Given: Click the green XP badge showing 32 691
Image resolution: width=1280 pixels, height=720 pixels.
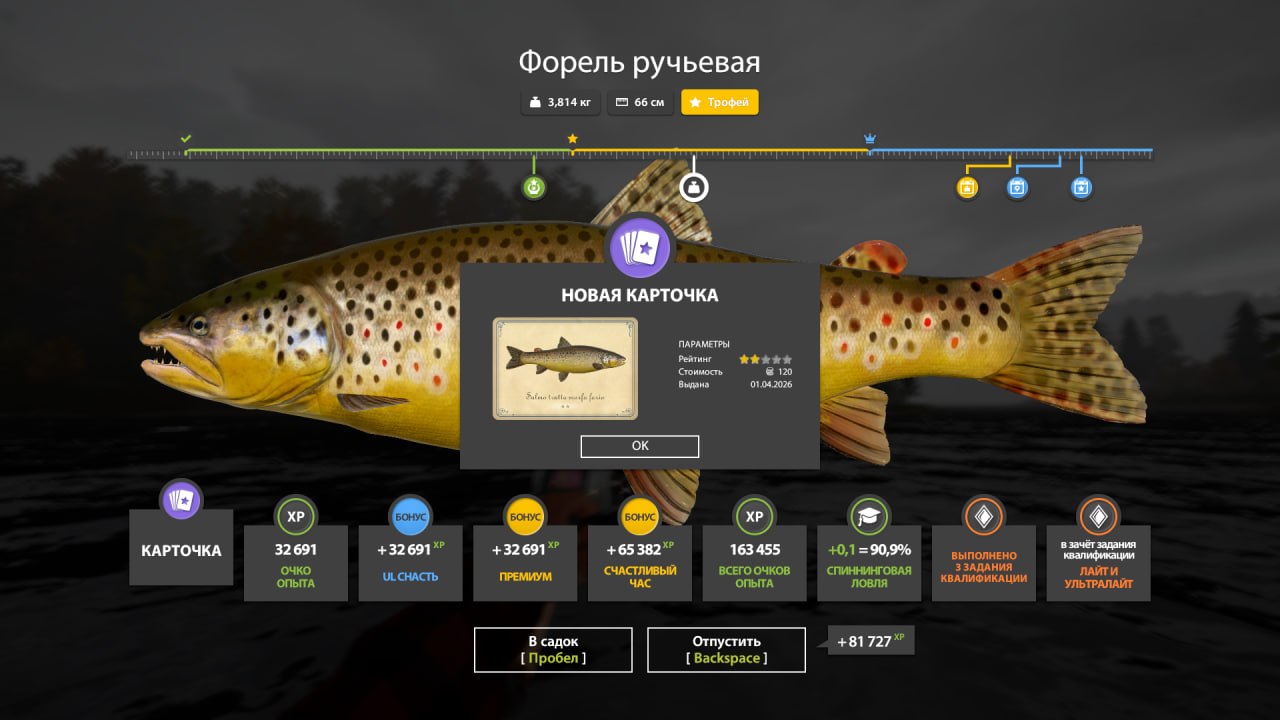Looking at the screenshot, I should [296, 517].
